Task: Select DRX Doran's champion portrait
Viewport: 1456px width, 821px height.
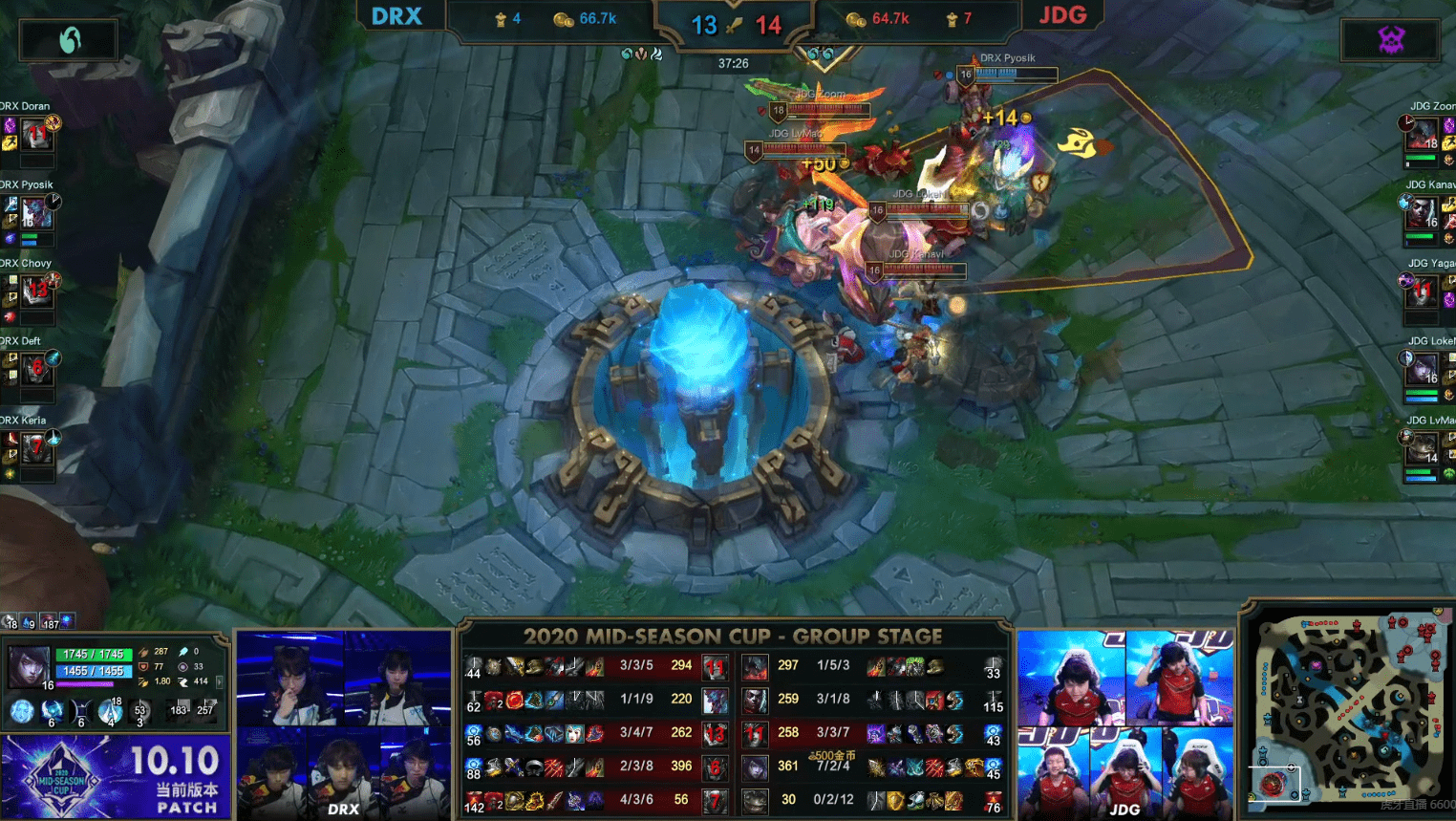Action: click(36, 135)
